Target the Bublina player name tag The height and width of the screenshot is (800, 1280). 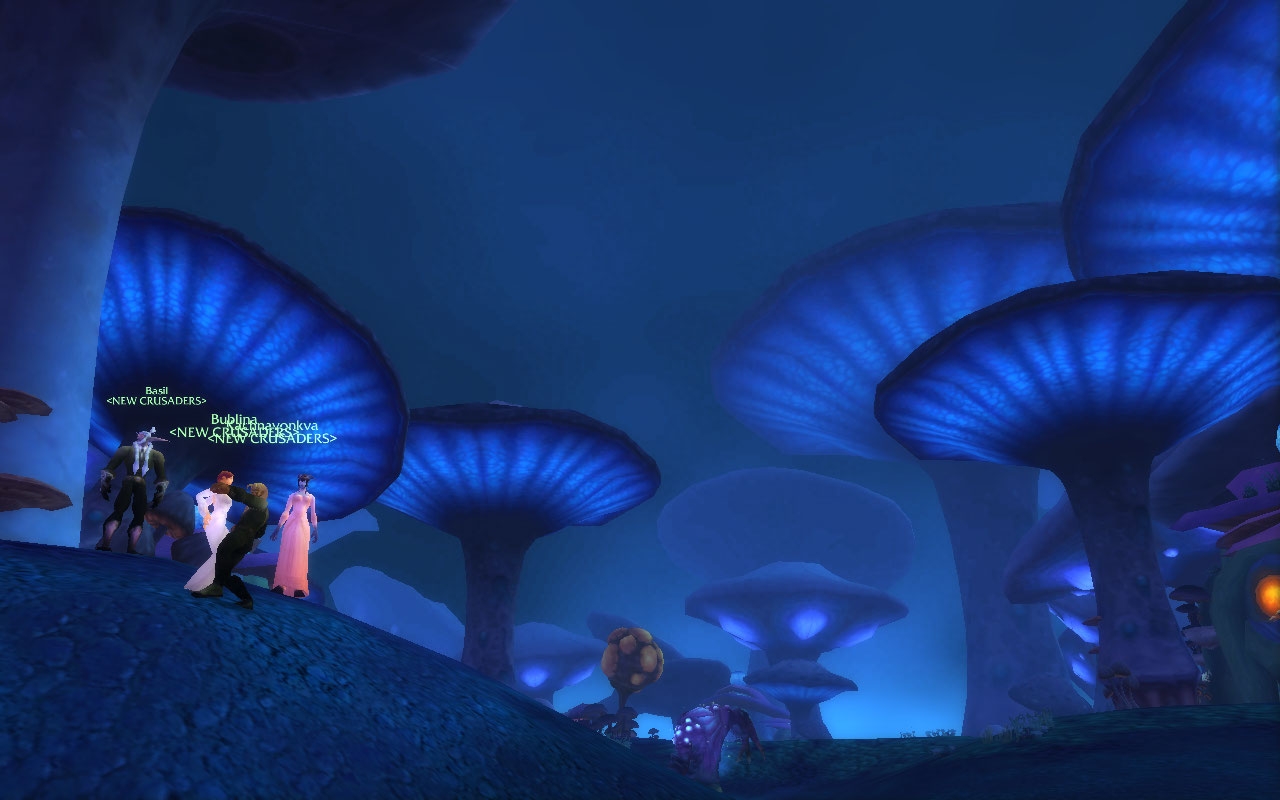232,419
